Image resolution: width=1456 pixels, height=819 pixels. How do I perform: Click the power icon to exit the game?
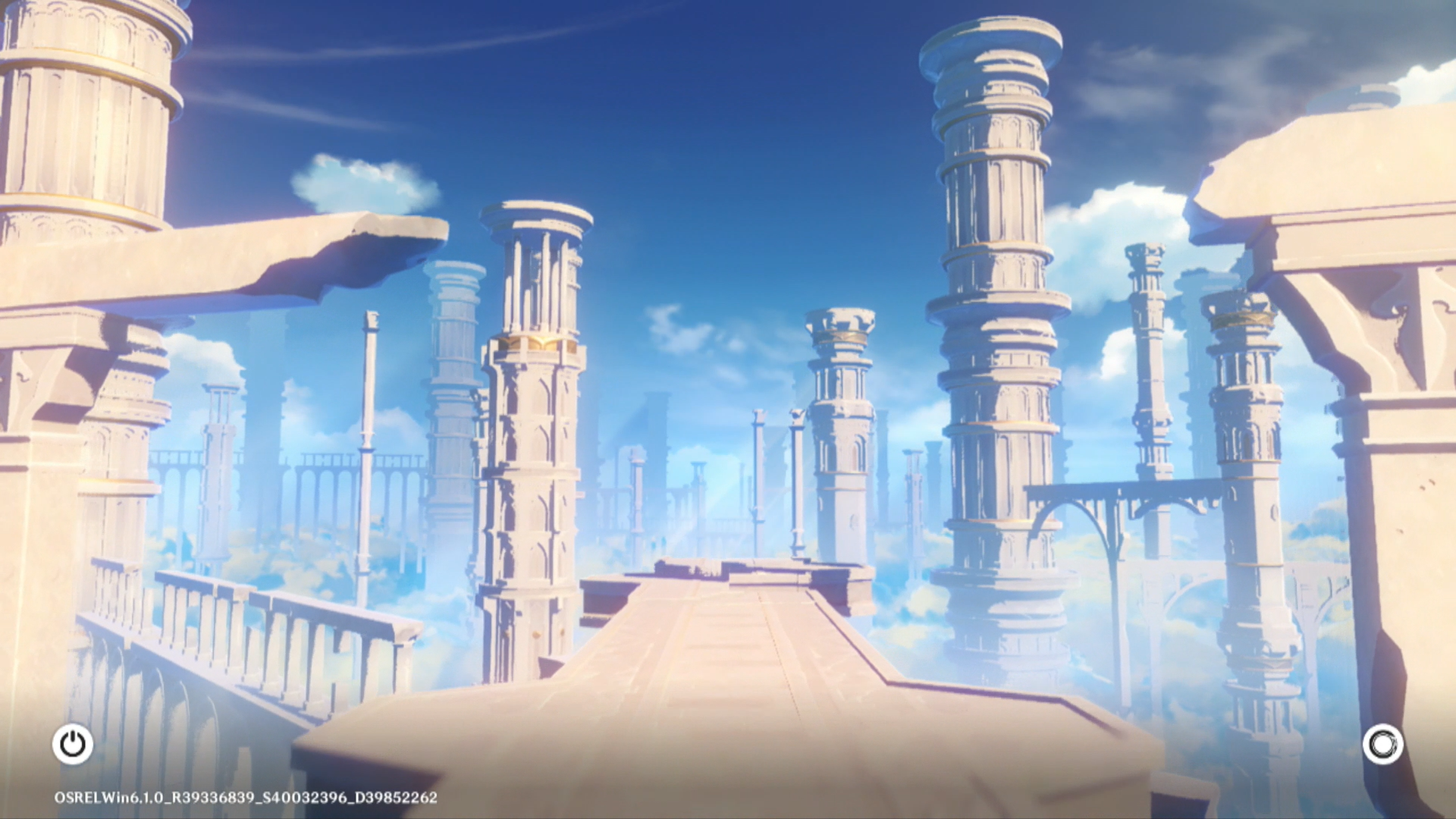pos(73,744)
